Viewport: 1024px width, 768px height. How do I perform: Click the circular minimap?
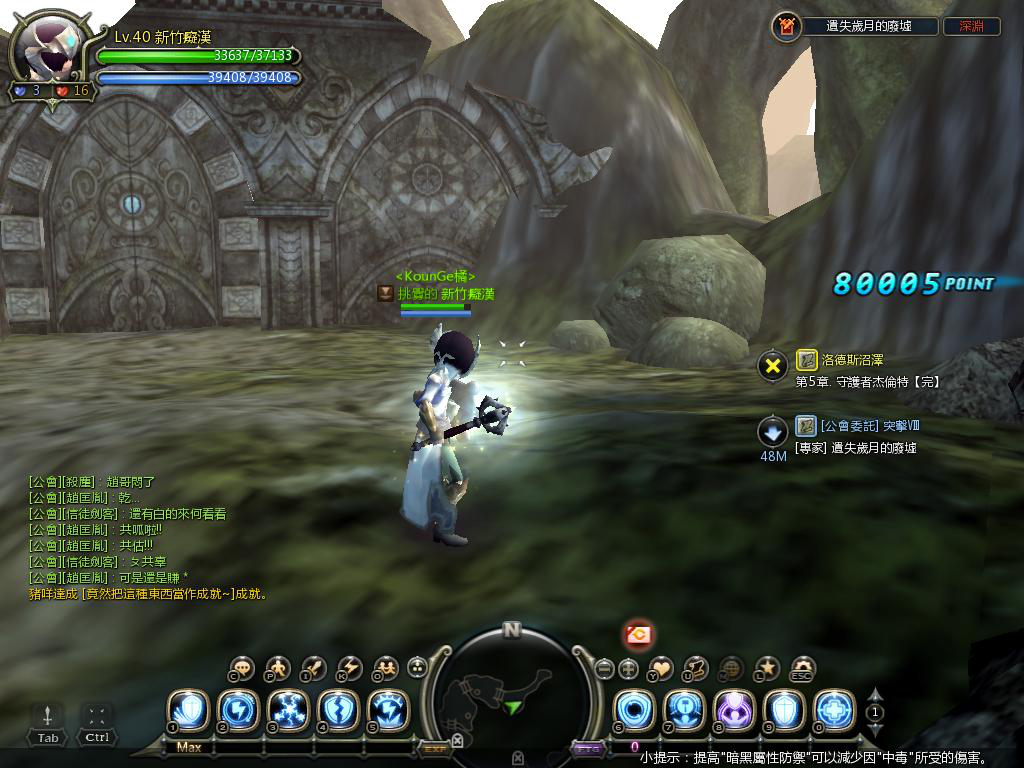pos(511,692)
